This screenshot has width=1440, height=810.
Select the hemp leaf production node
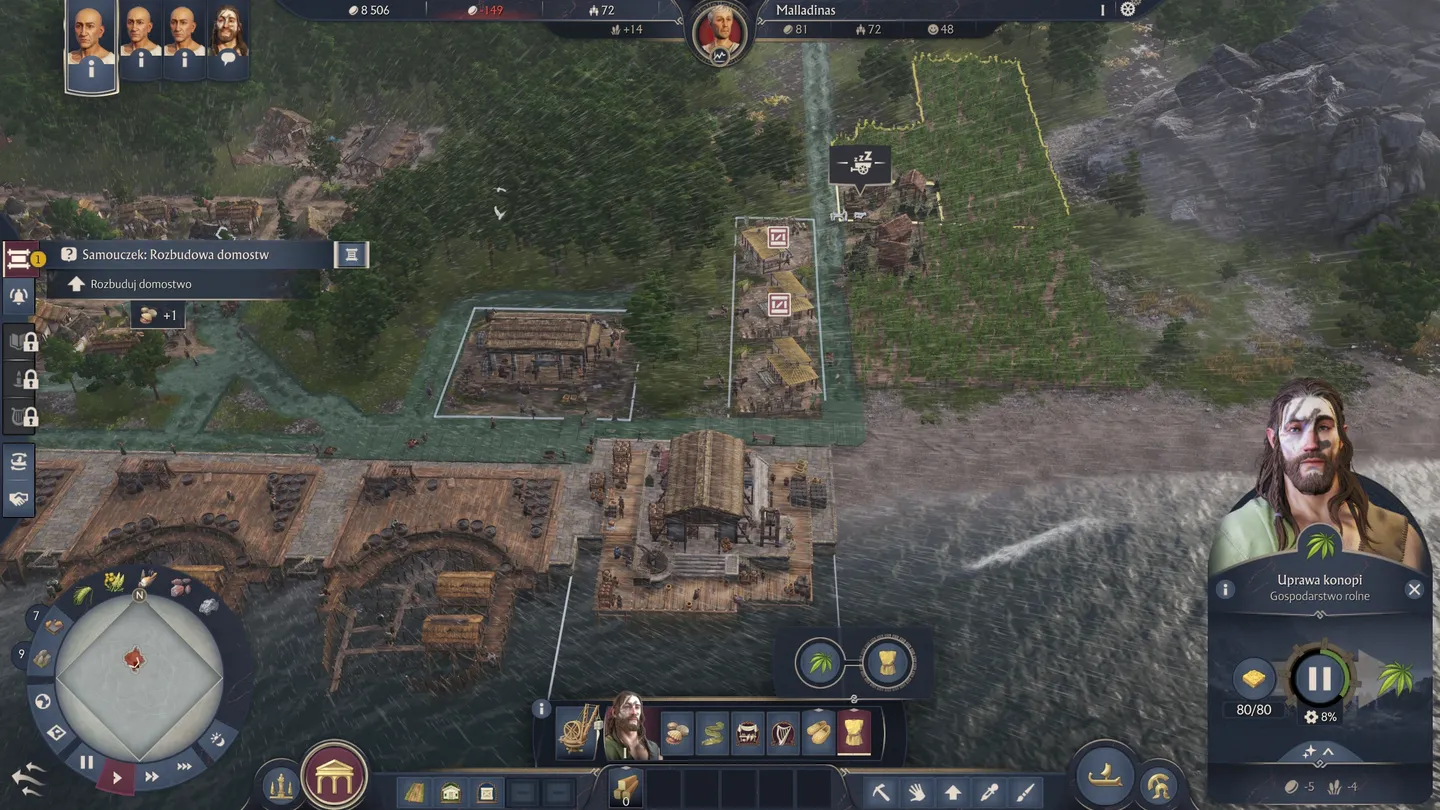(x=820, y=662)
